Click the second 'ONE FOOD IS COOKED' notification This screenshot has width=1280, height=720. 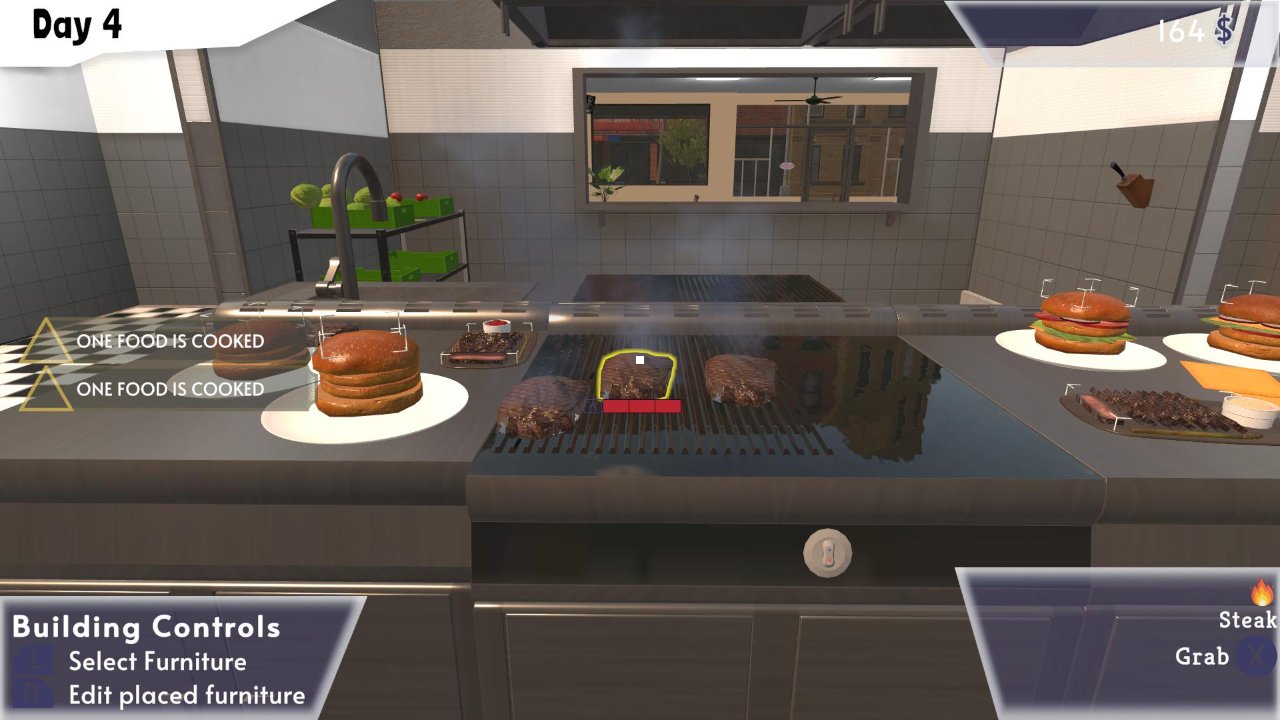[170, 389]
